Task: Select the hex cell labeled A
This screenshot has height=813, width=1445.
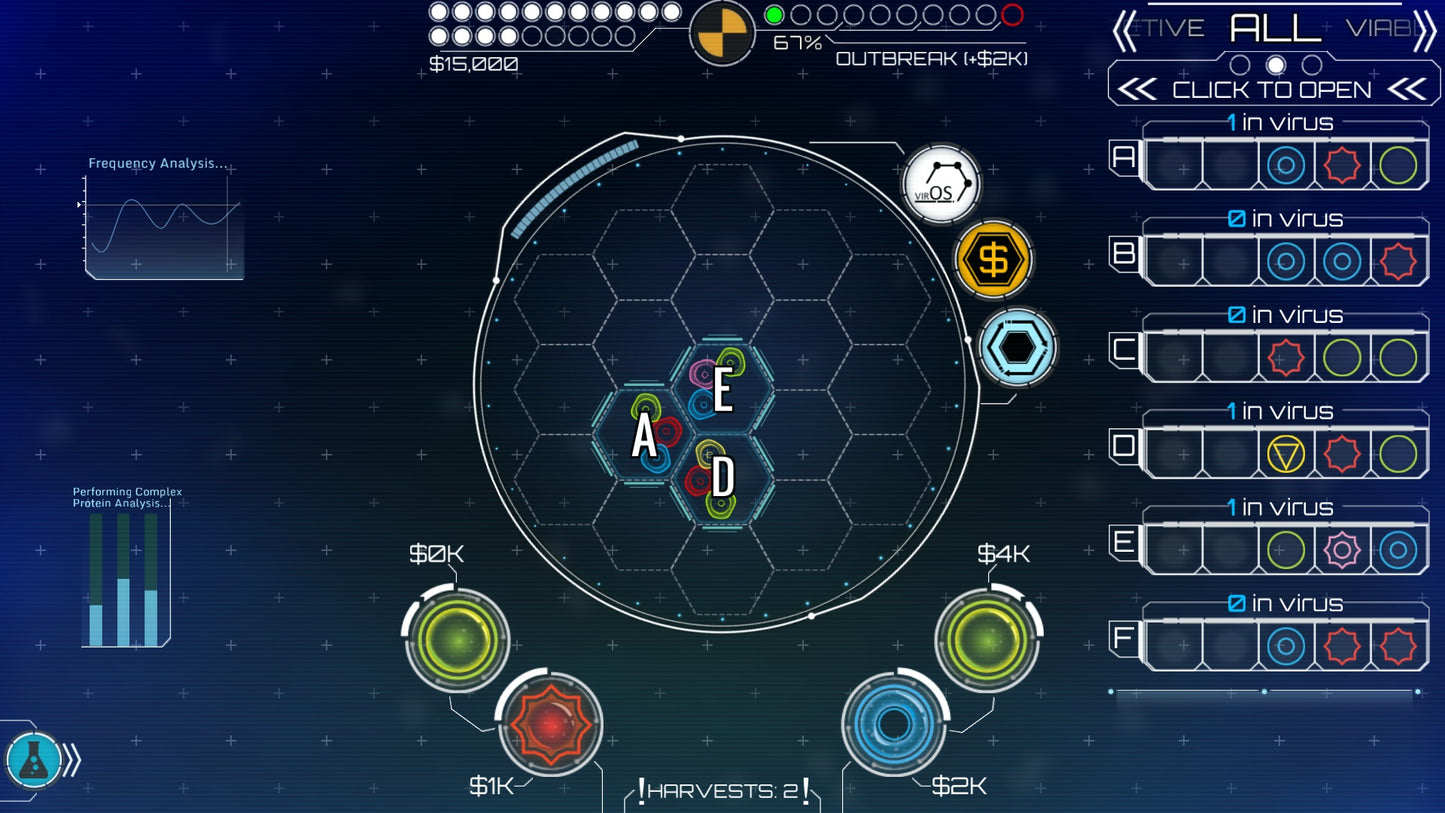Action: tap(643, 435)
